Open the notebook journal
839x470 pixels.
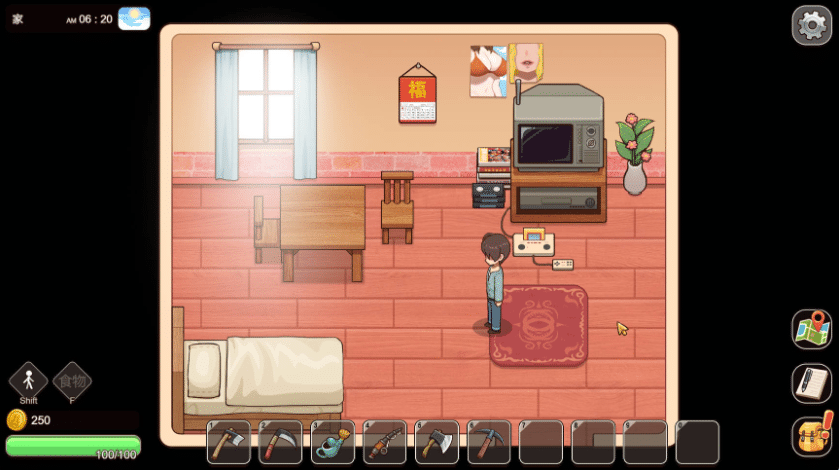(x=811, y=383)
